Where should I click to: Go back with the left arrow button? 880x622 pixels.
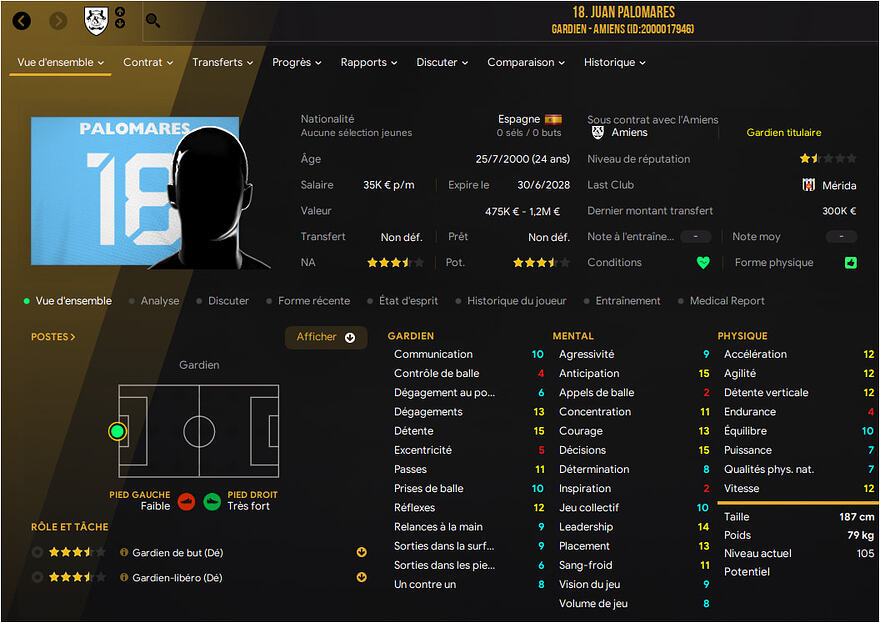pos(22,20)
